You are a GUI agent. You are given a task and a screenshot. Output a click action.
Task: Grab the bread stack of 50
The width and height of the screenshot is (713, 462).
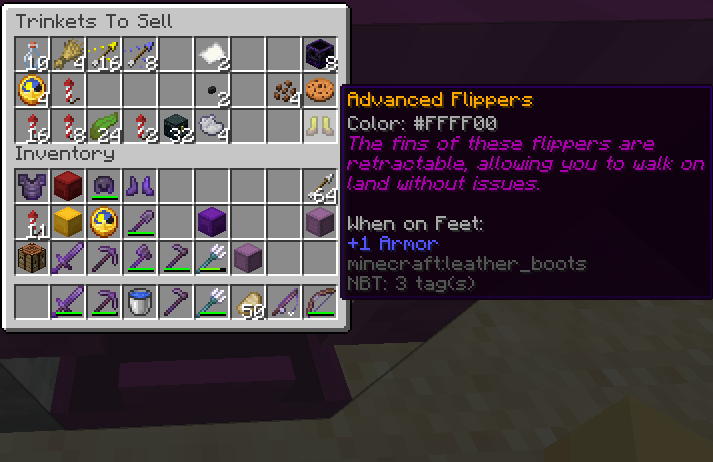(248, 301)
